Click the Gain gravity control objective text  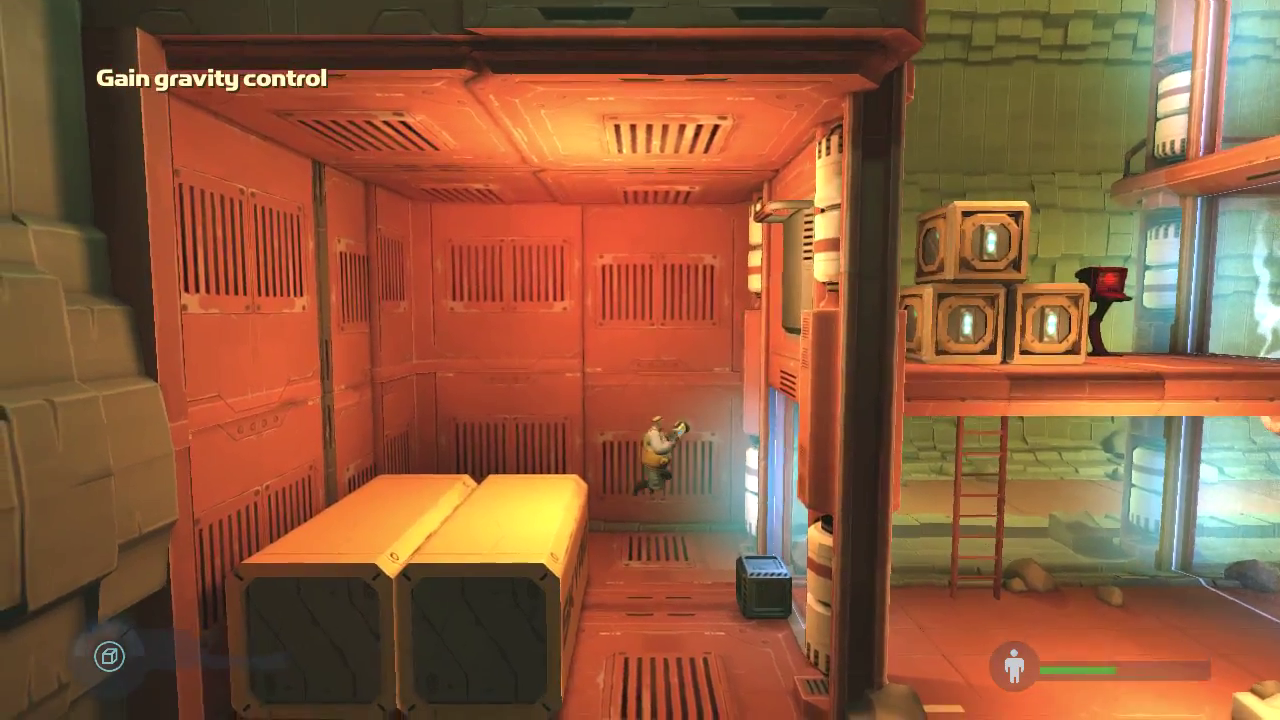(x=211, y=77)
